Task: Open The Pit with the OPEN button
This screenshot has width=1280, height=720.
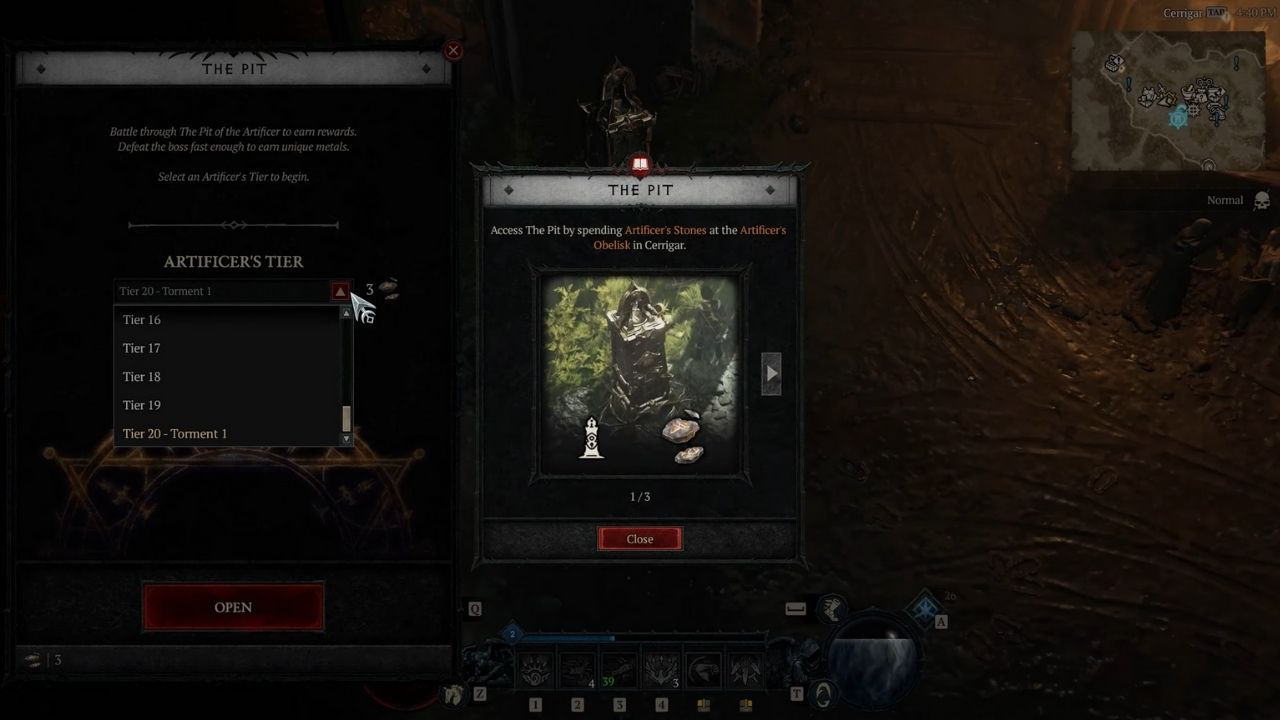Action: pos(233,607)
